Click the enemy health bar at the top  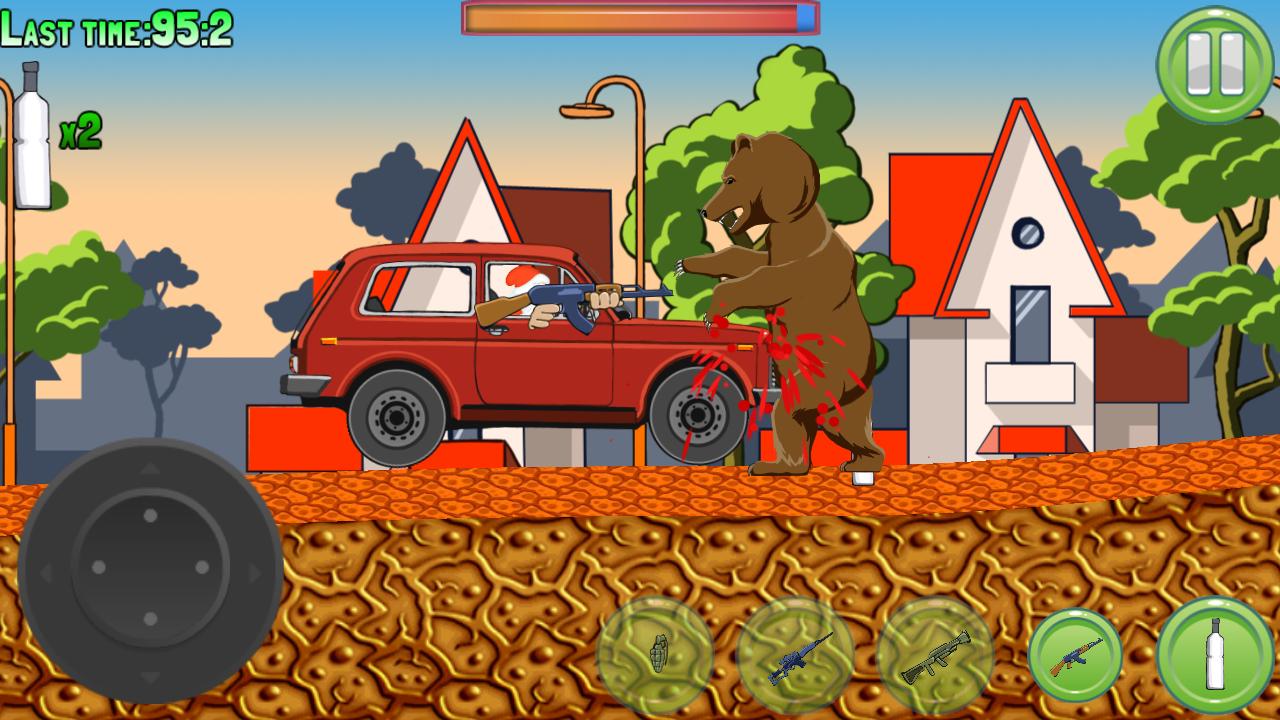coord(640,17)
